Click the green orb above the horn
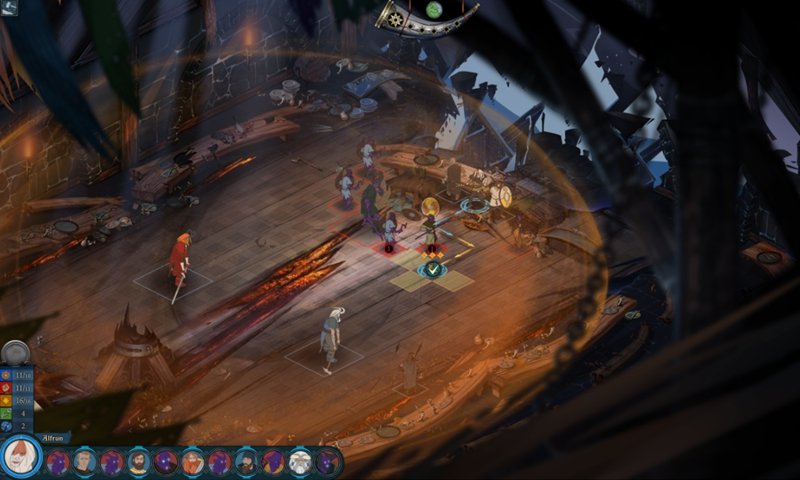Screen dimensions: 800x480 [x=434, y=9]
